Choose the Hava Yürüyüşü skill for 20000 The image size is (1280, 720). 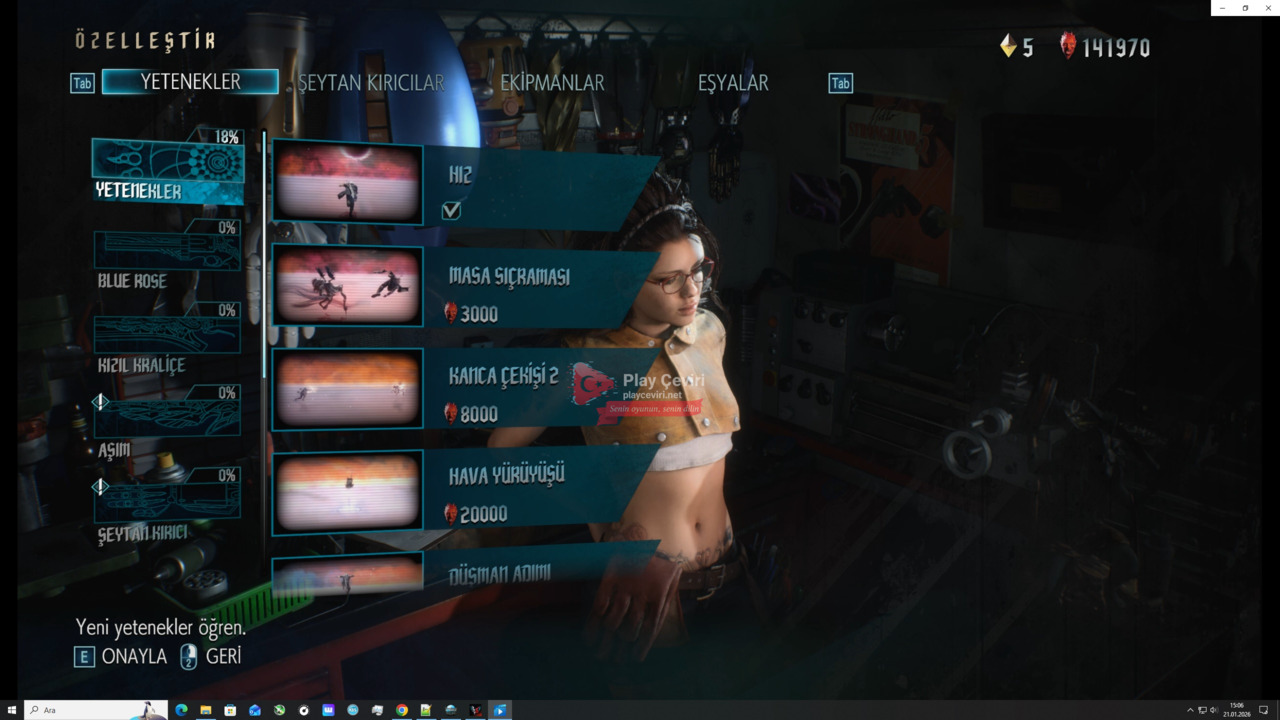tap(540, 490)
